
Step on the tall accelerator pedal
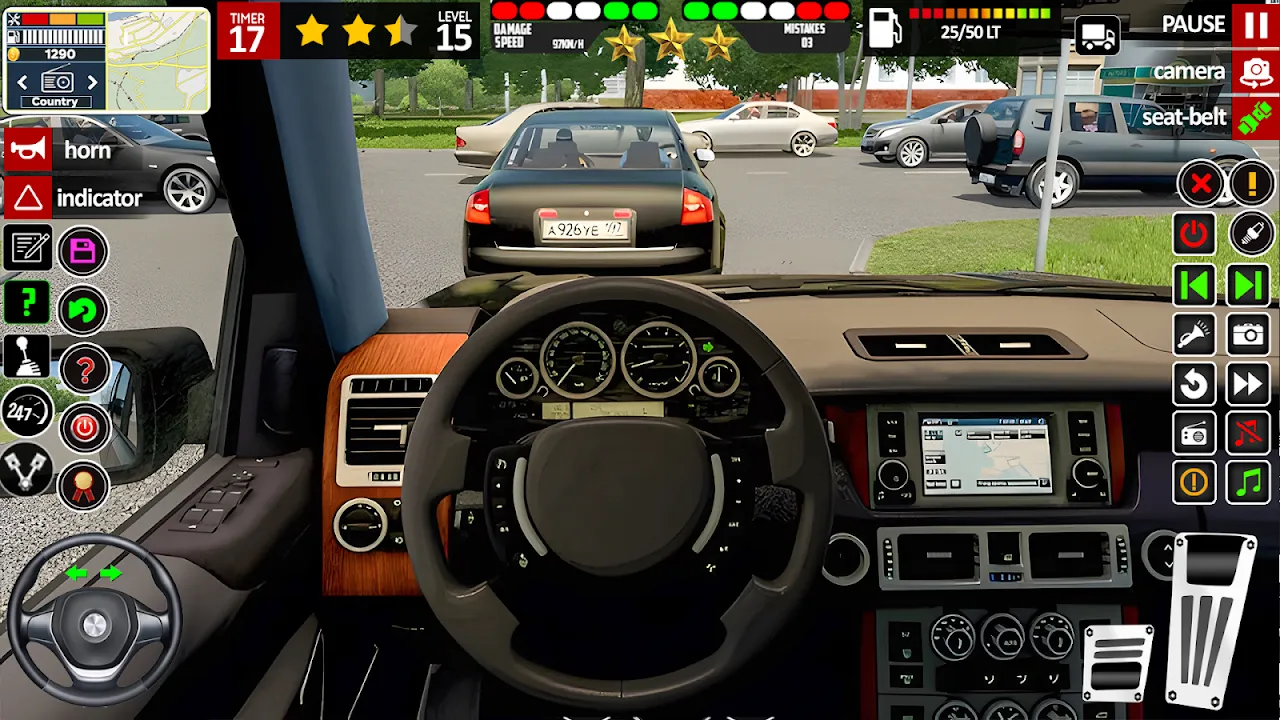pos(1212,620)
